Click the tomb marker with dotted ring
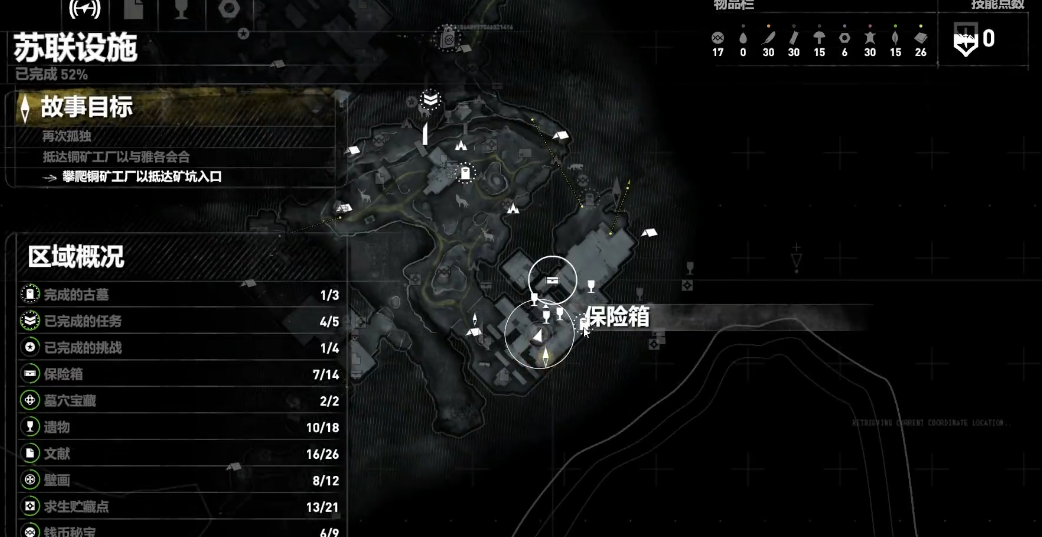The width and height of the screenshot is (1042, 537). [465, 174]
